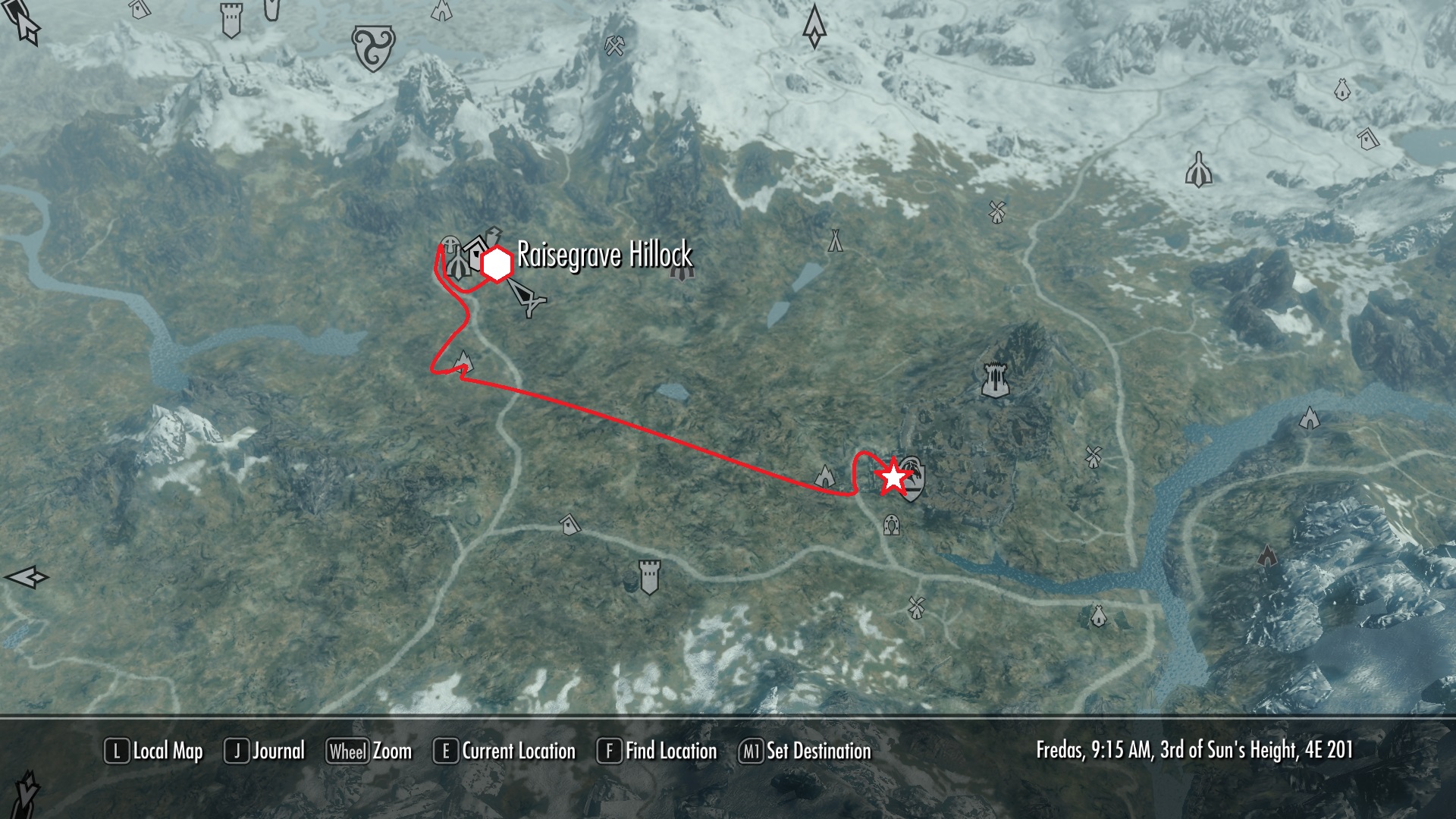Activate the Set Destination button
This screenshot has width=1456, height=819.
(x=805, y=752)
